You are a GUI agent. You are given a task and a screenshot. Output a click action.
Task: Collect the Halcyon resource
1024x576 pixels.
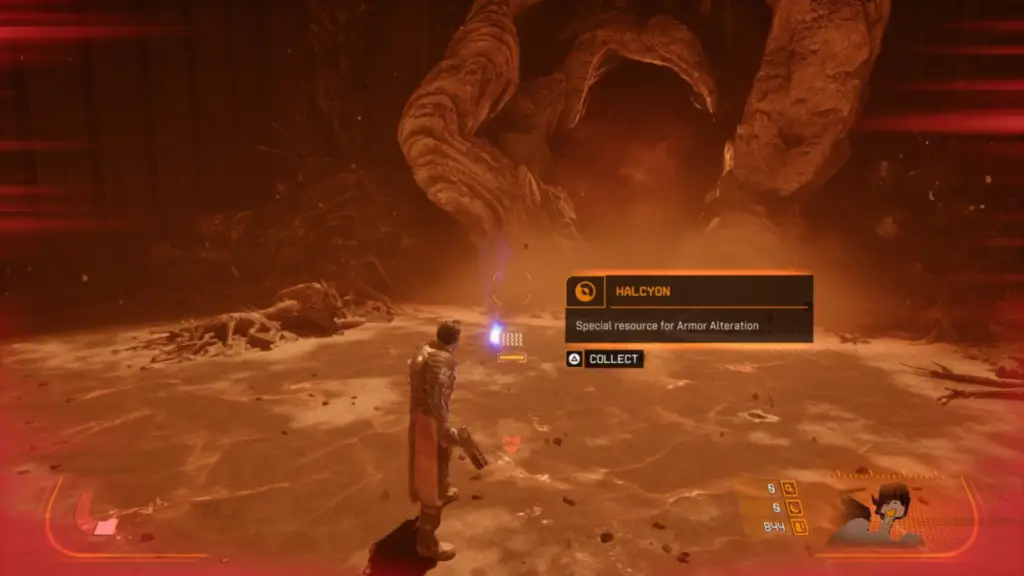coord(605,359)
